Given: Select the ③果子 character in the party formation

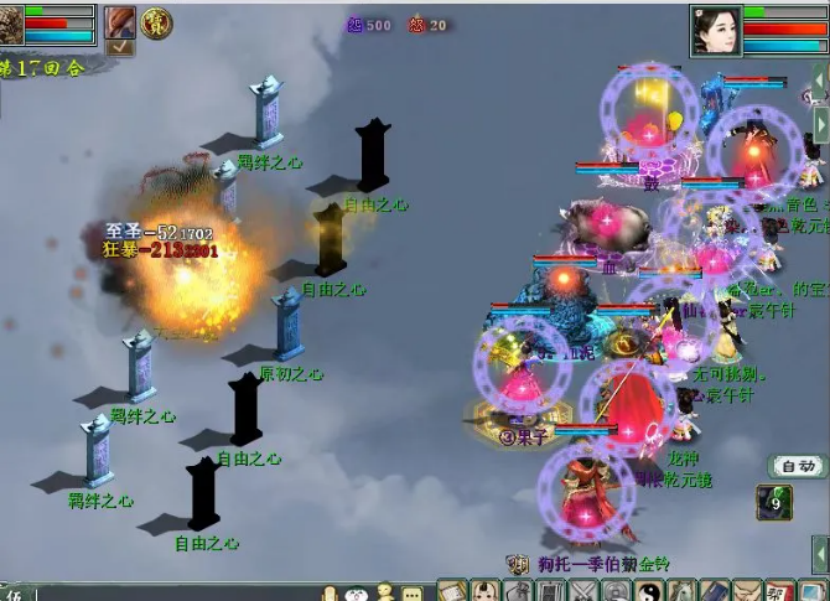Looking at the screenshot, I should 519,395.
